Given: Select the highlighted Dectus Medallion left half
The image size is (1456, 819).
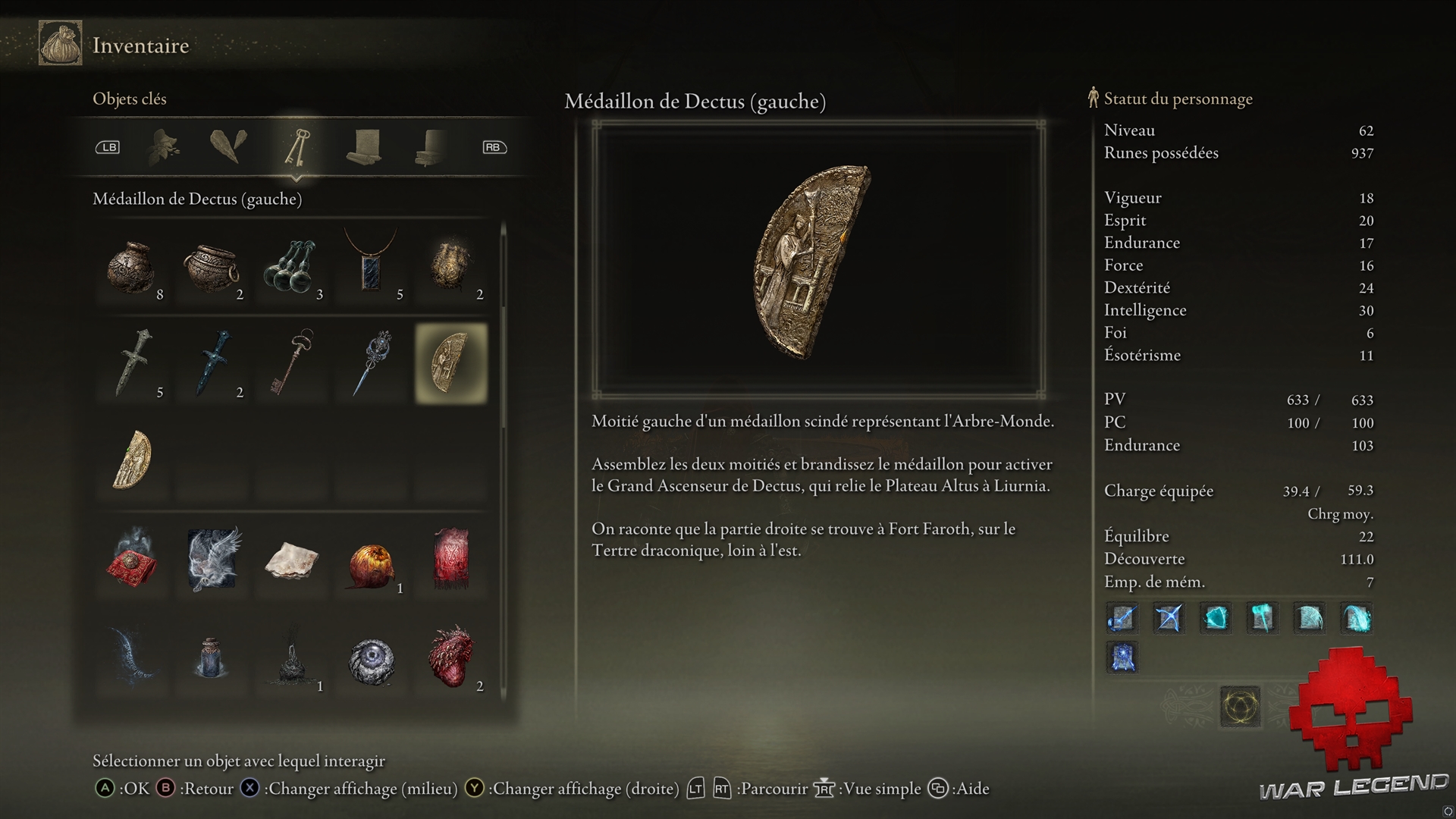Looking at the screenshot, I should (451, 362).
